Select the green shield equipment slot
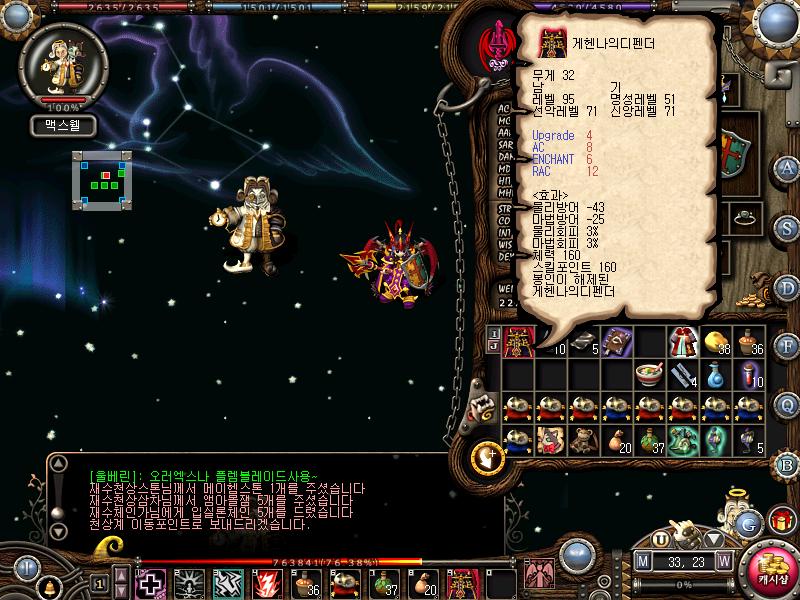800x600 pixels. (736, 150)
